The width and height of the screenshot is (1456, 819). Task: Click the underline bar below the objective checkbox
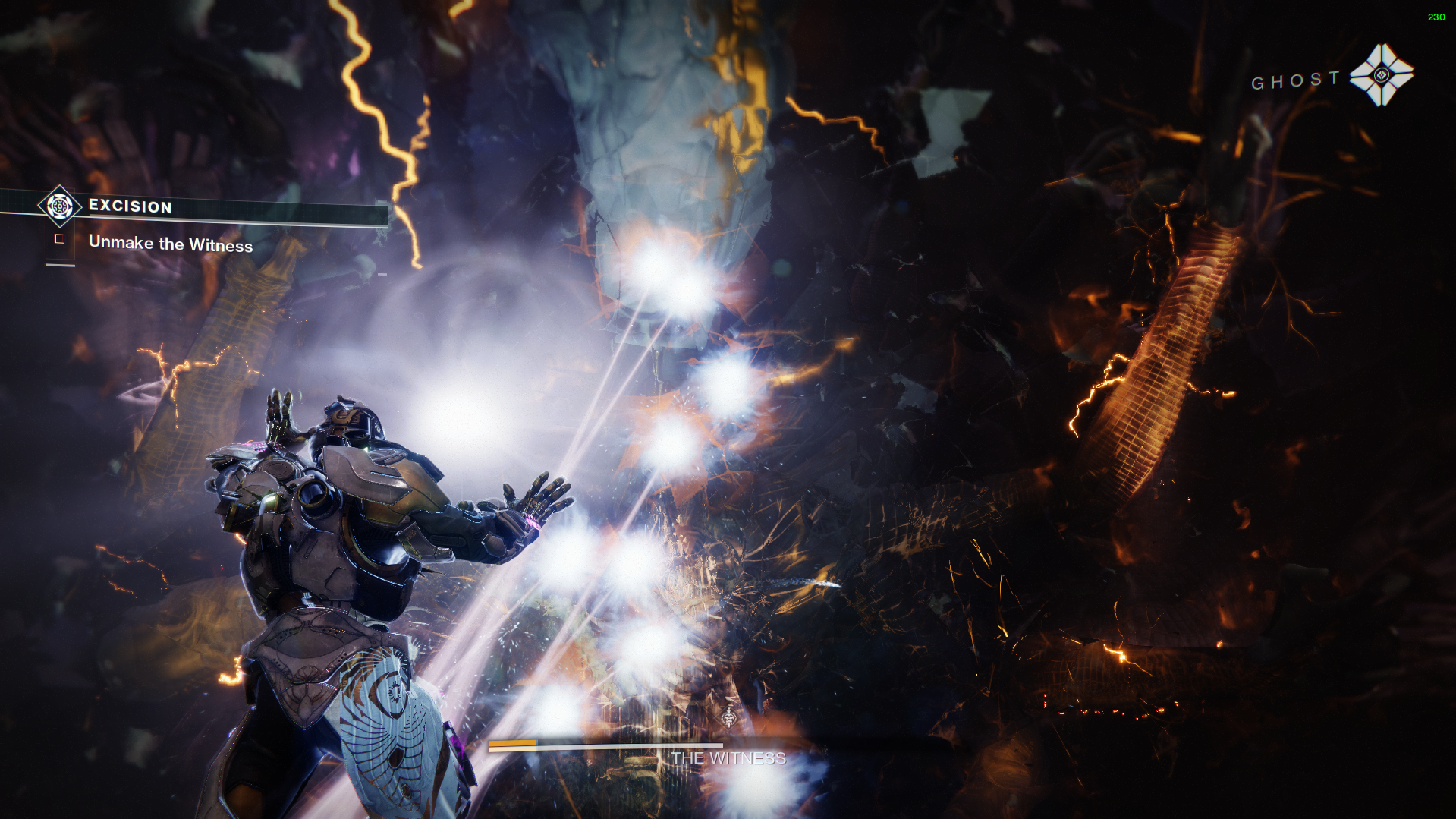click(60, 266)
